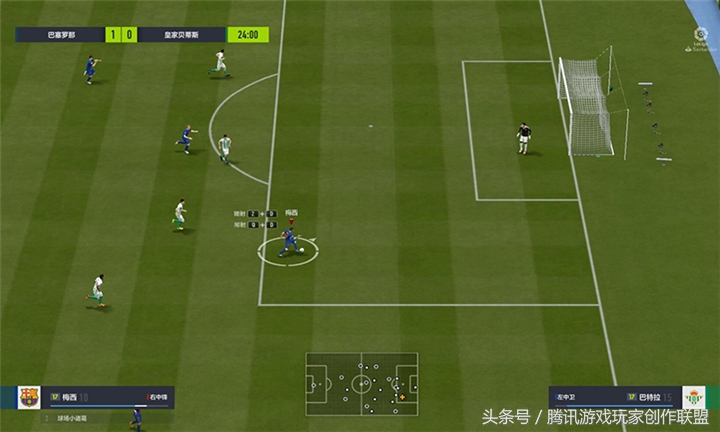Select the Barcelona club crest
Image resolution: width=720 pixels, height=432 pixels.
pos(29,397)
